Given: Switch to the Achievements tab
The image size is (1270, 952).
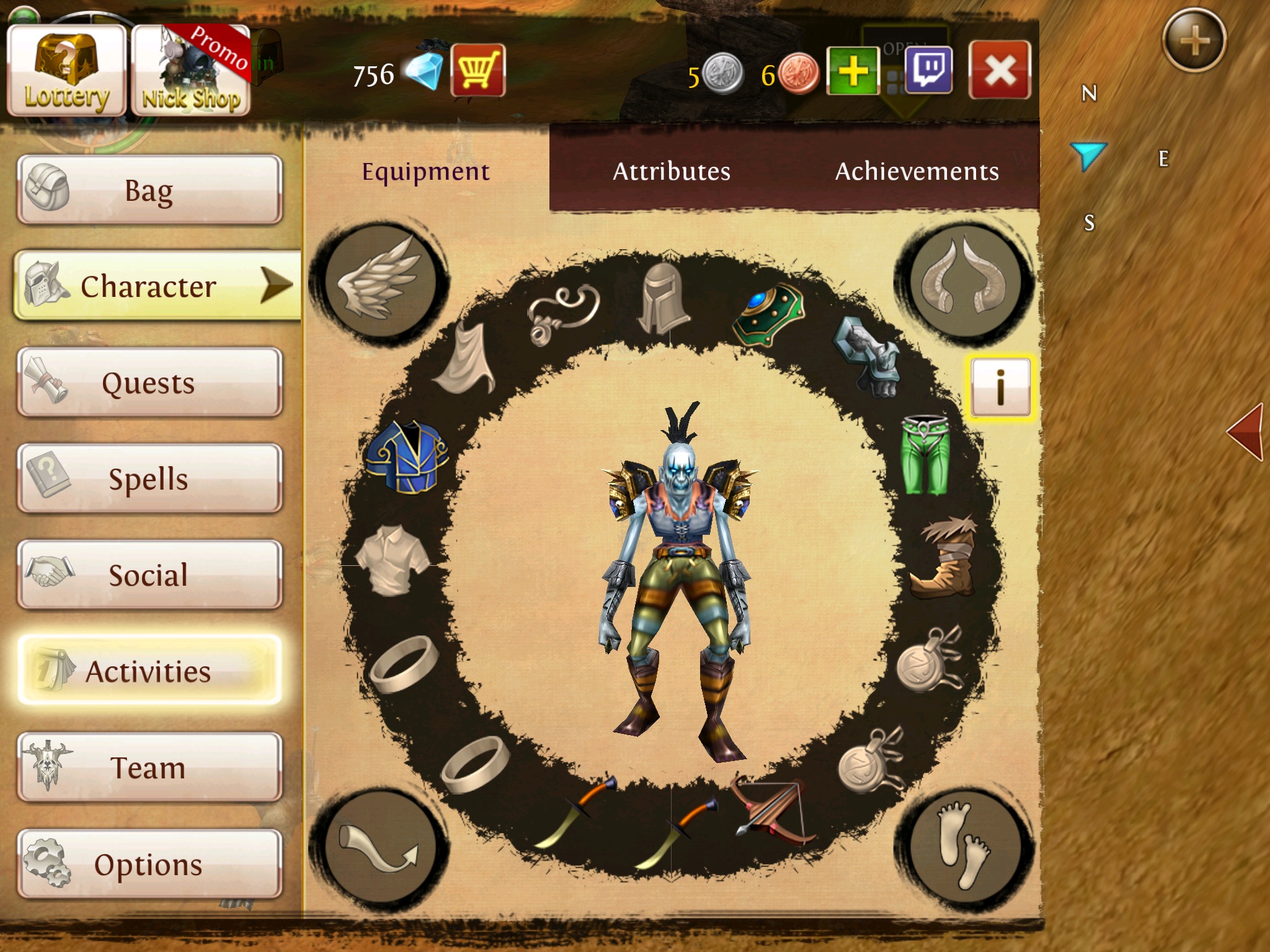Looking at the screenshot, I should [x=917, y=171].
